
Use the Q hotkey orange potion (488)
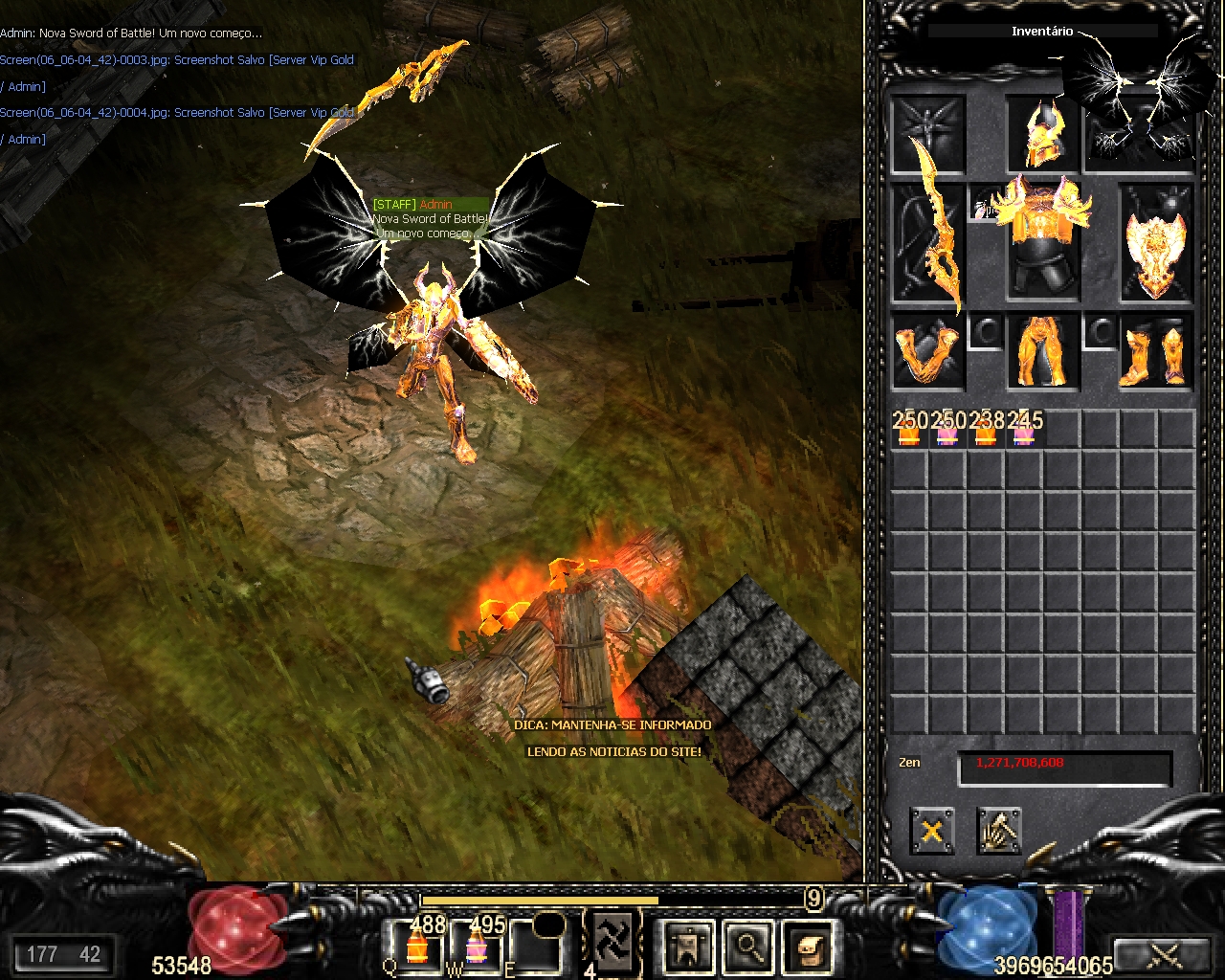coord(417,946)
